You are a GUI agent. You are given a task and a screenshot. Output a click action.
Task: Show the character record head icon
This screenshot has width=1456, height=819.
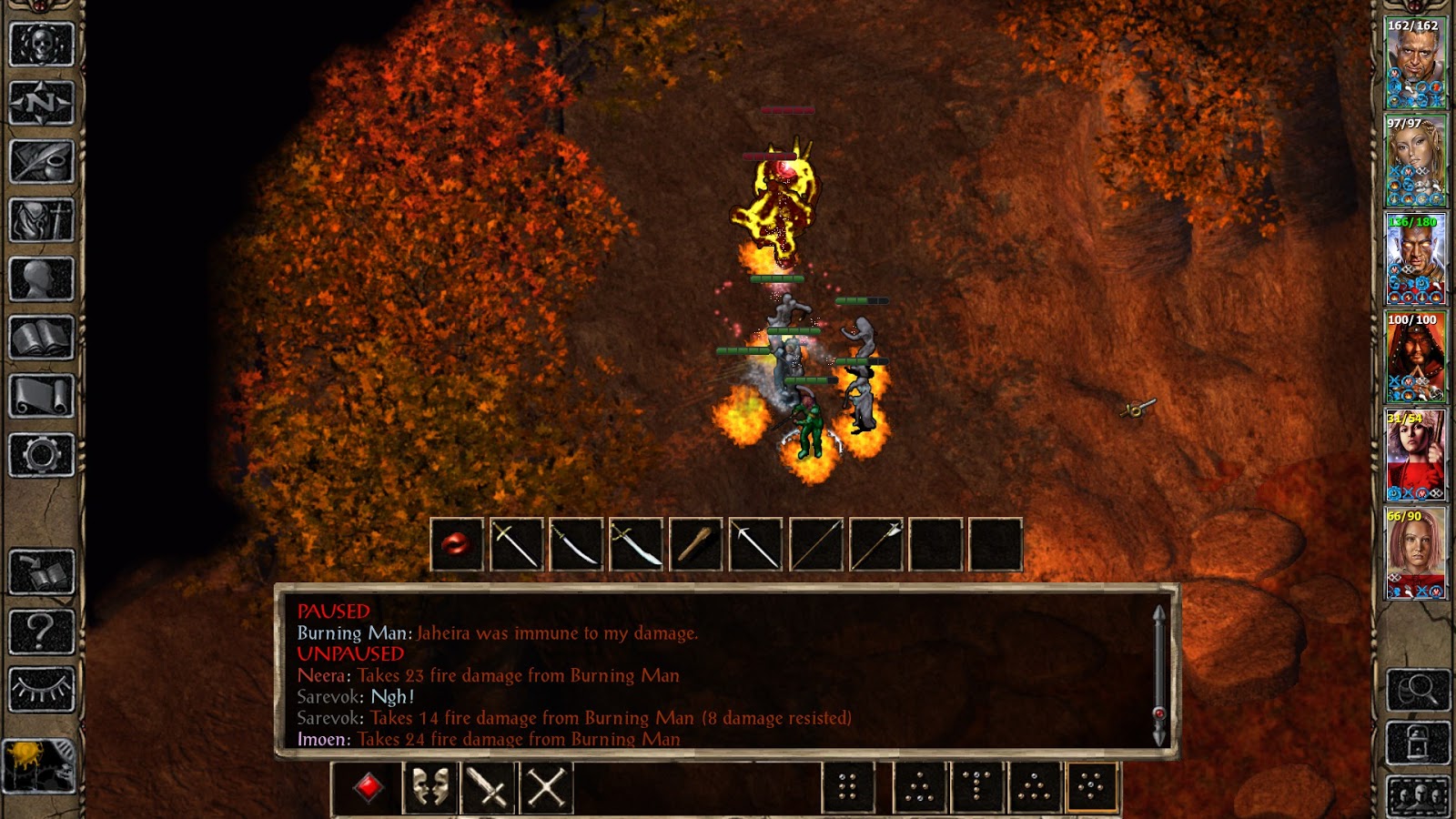click(x=41, y=279)
